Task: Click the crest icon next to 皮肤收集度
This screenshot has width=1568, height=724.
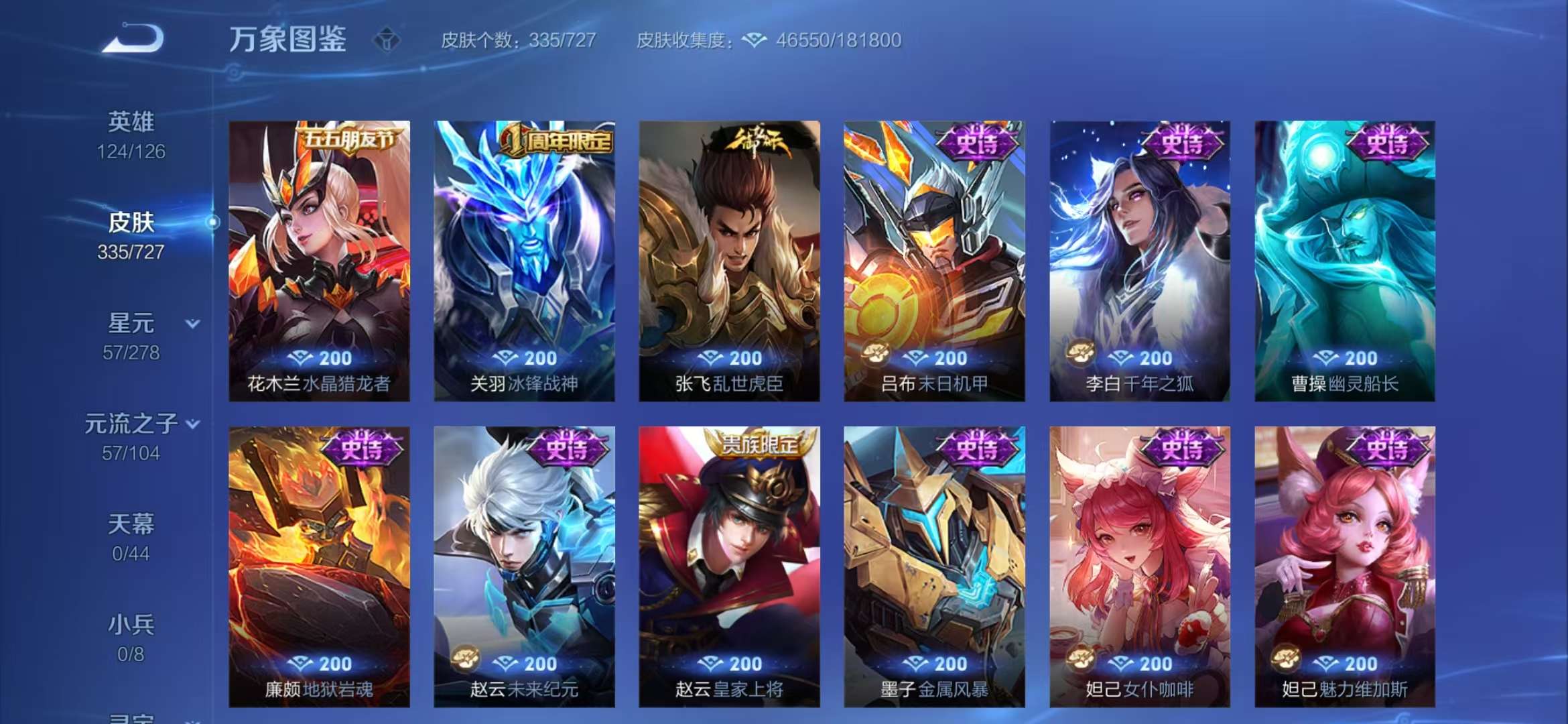Action: click(755, 40)
